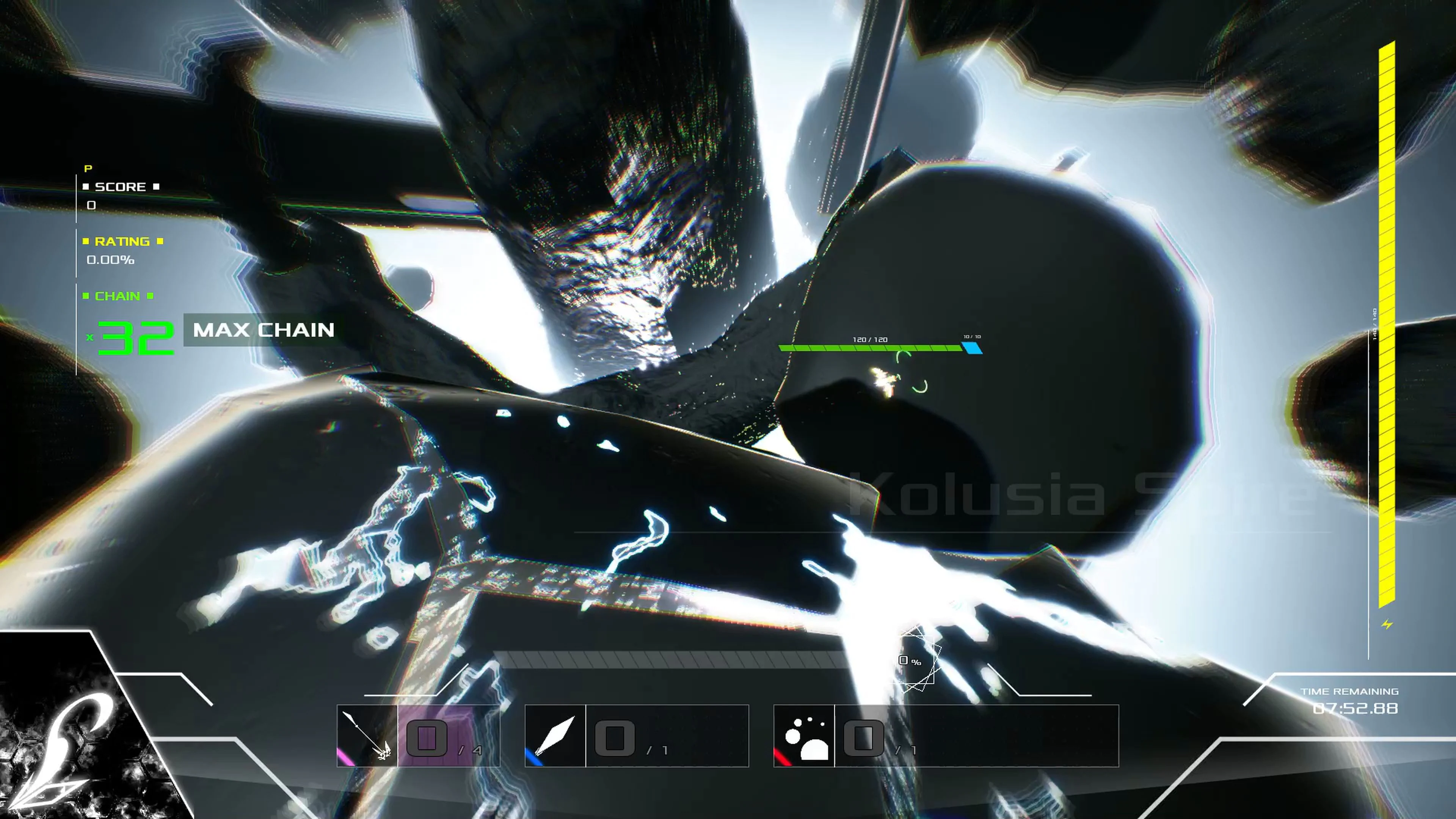Click the x32 chain multiplier

pyautogui.click(x=136, y=334)
